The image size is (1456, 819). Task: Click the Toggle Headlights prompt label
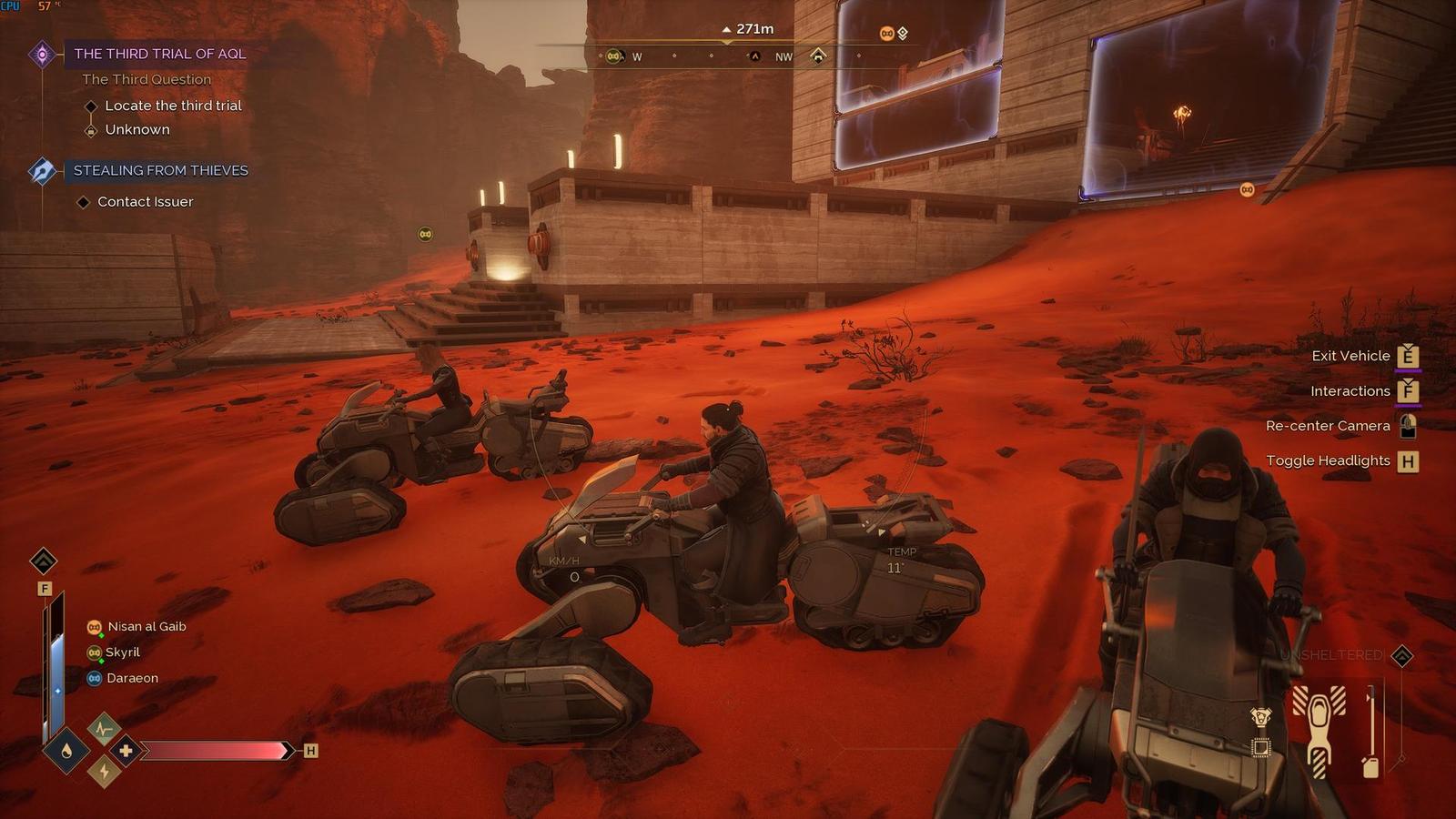(1328, 460)
